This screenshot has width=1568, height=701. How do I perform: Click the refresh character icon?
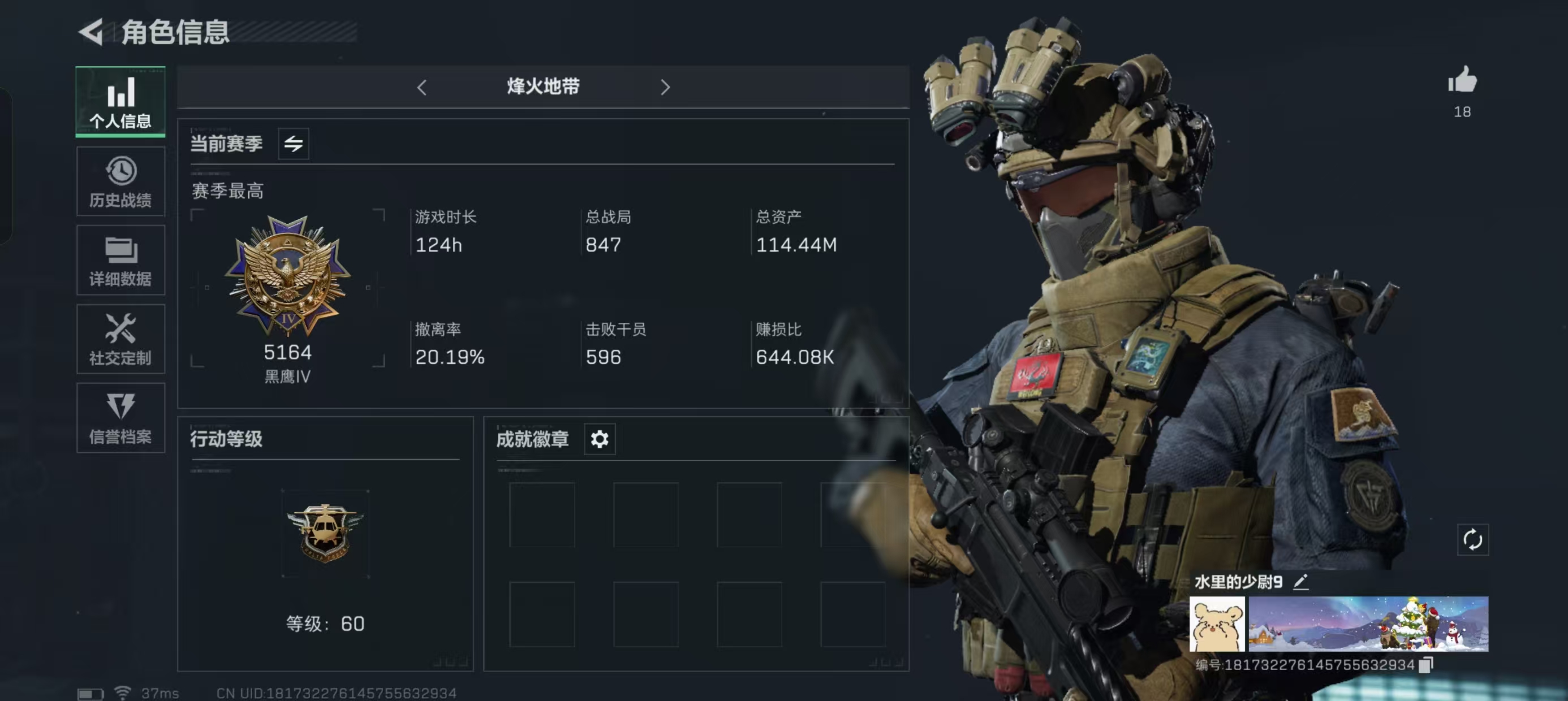[1472, 539]
